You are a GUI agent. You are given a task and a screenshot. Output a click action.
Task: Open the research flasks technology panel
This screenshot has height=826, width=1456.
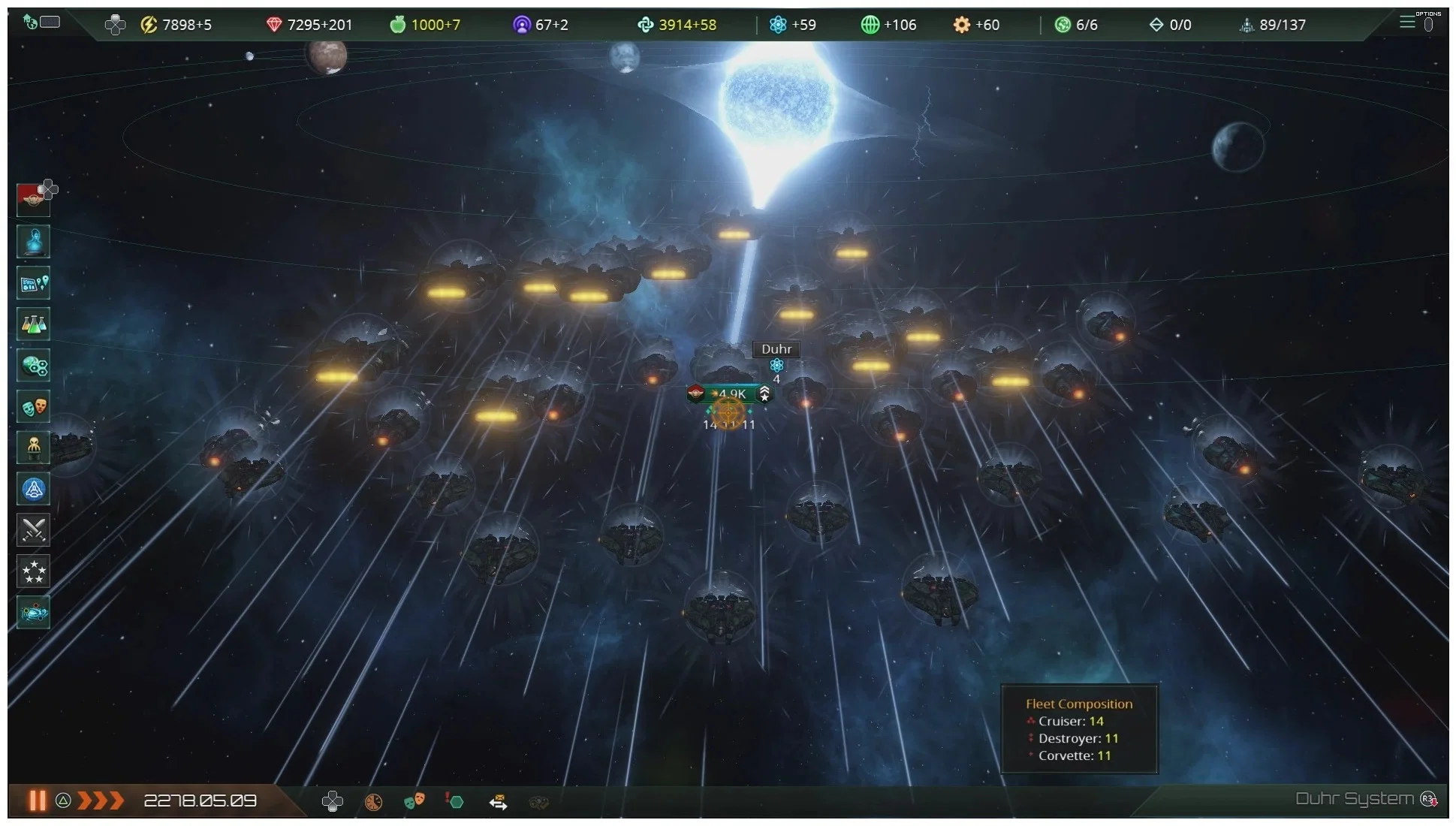tap(33, 324)
